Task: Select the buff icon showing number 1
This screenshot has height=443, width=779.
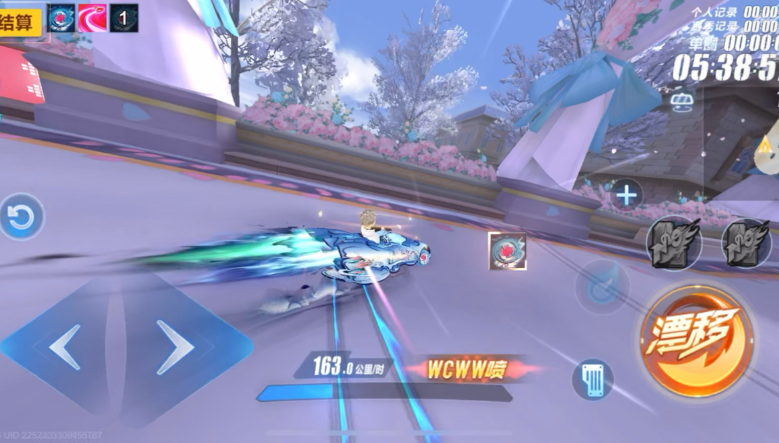Action: [124, 17]
